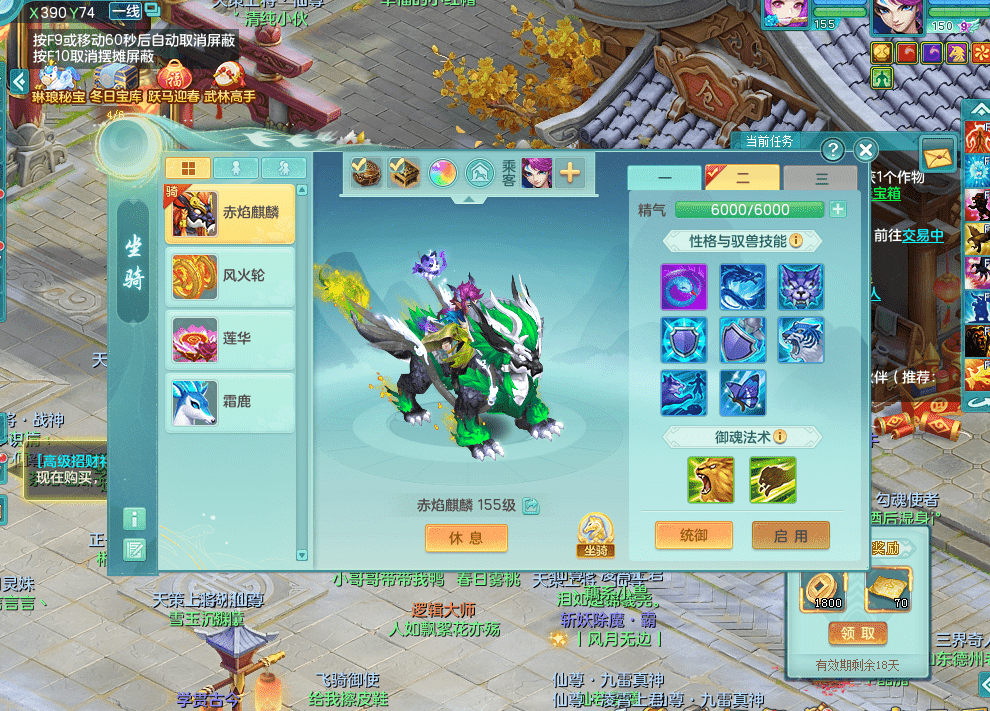
Task: Open the mount panel help
Action: pyautogui.click(x=832, y=150)
